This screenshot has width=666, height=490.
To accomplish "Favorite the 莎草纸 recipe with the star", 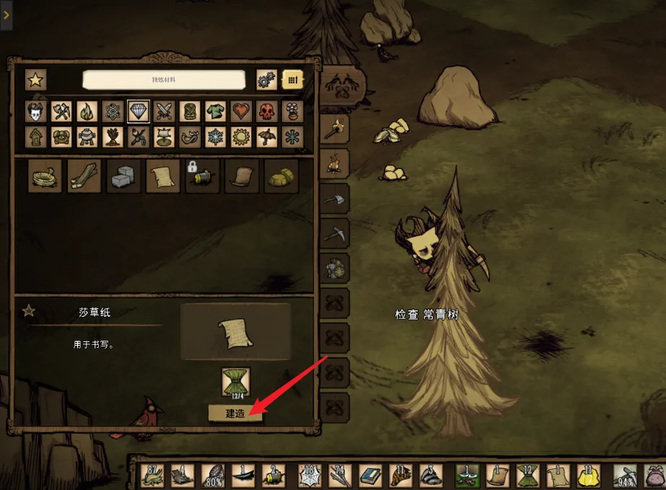I will [28, 311].
